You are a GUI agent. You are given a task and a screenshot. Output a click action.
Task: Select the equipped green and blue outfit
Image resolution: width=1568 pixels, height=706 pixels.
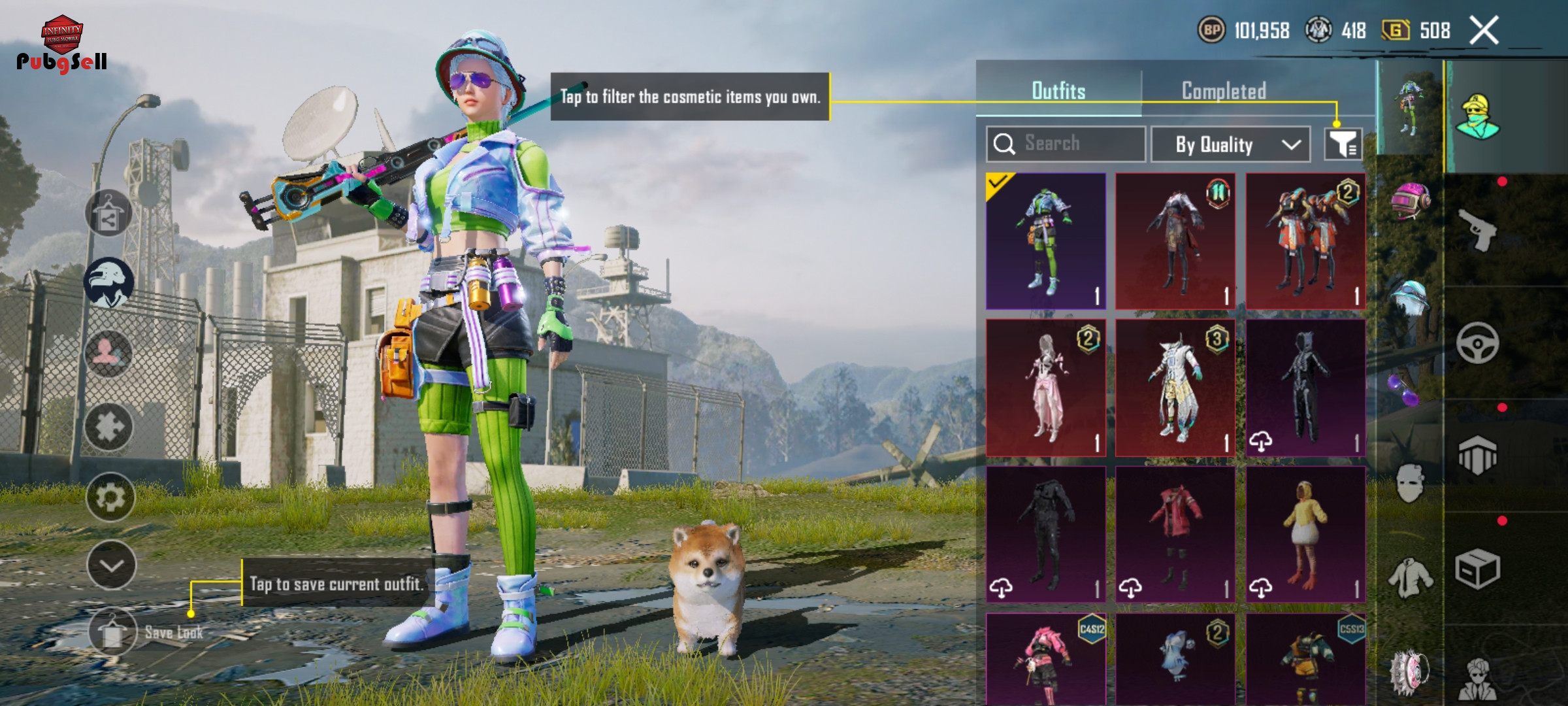coord(1046,241)
